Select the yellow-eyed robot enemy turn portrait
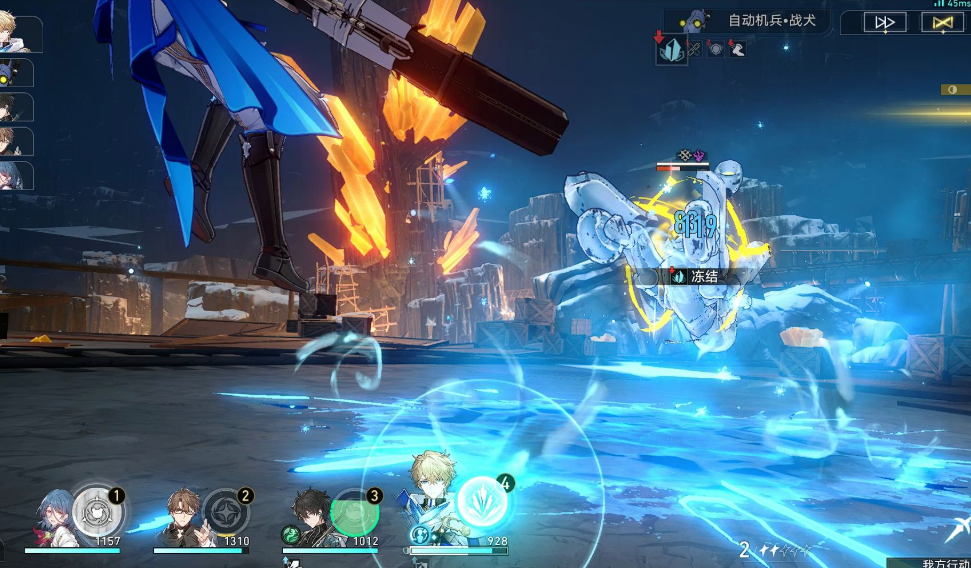This screenshot has height=568, width=971. (x=16, y=73)
